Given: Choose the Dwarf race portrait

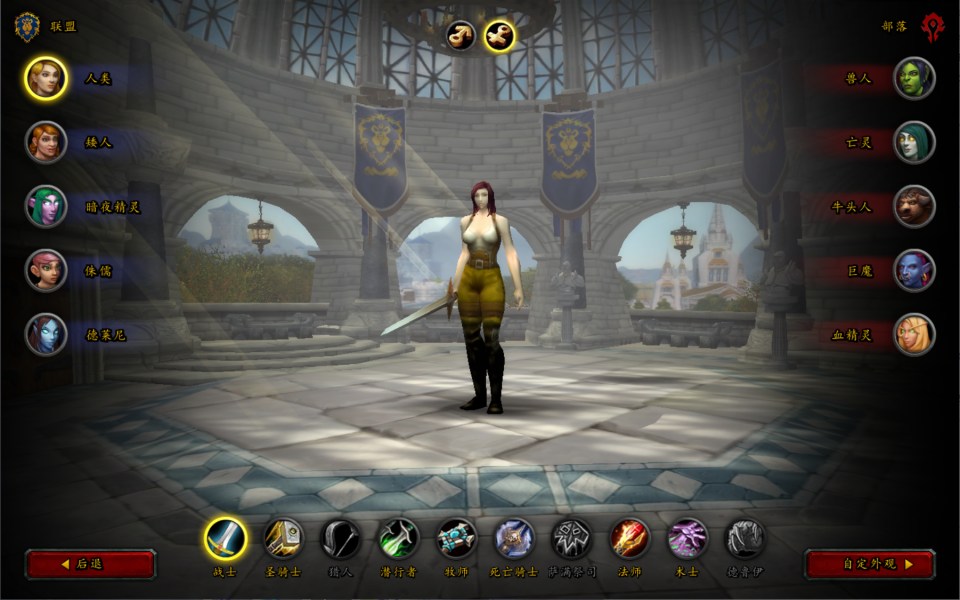Looking at the screenshot, I should point(46,142).
